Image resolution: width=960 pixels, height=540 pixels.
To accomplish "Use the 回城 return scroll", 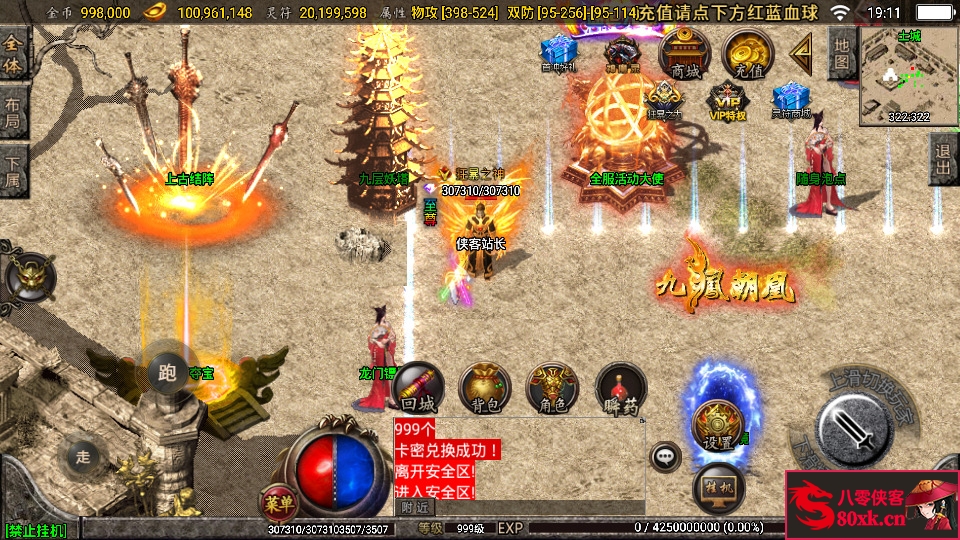I will click(417, 388).
